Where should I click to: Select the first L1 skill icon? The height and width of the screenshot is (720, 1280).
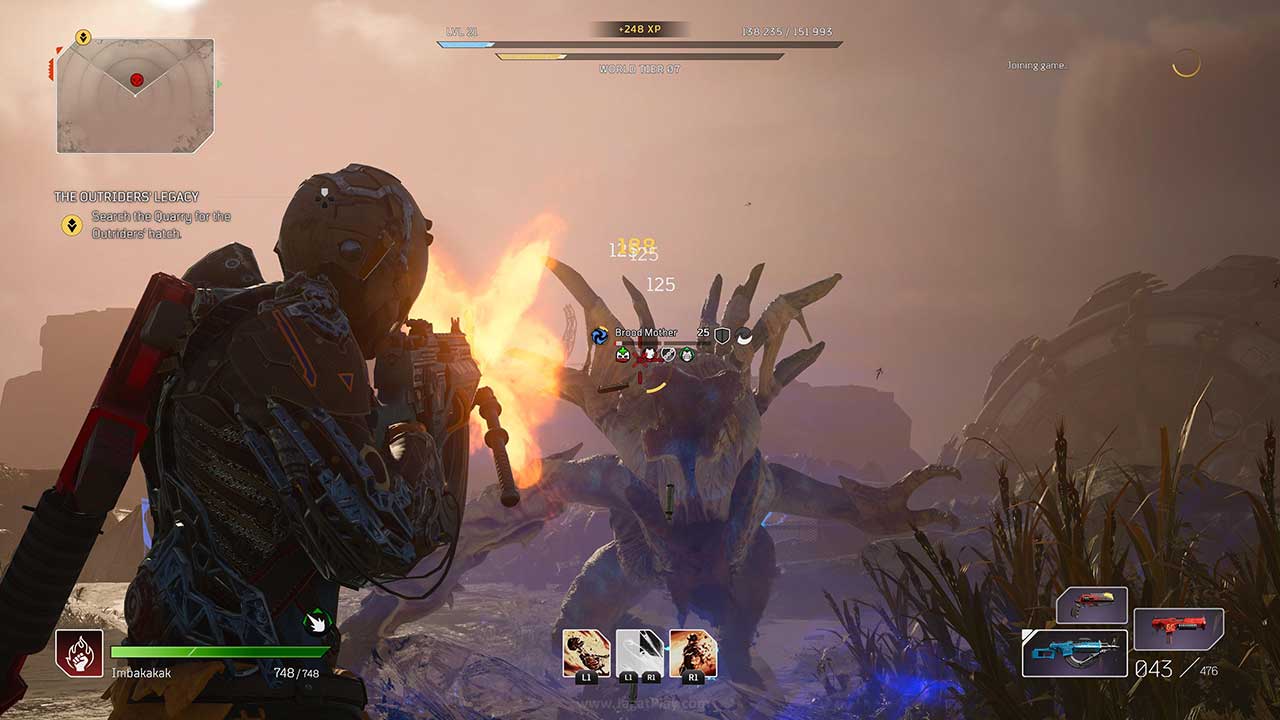[x=586, y=651]
